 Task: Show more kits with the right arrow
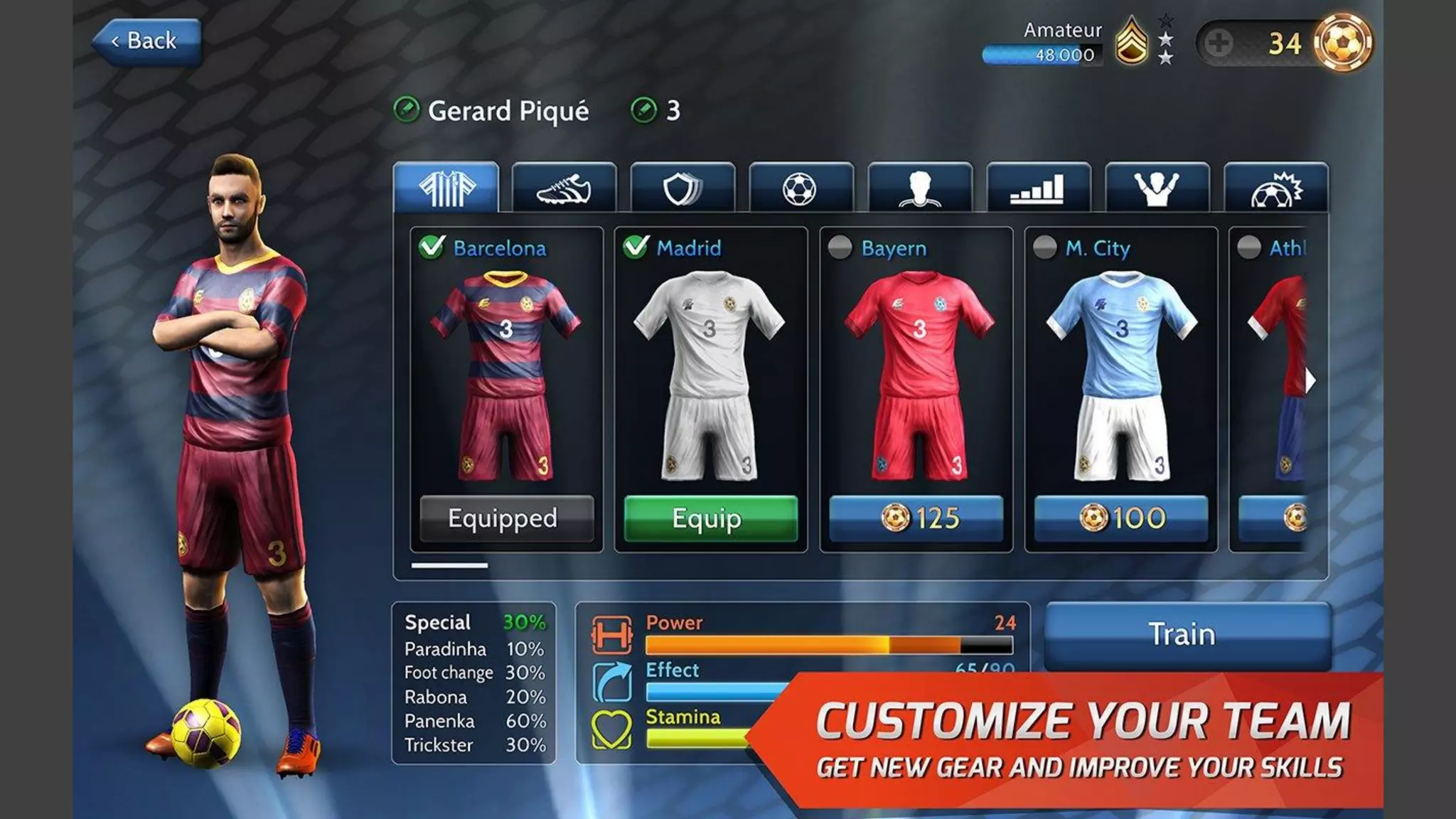tap(1310, 382)
